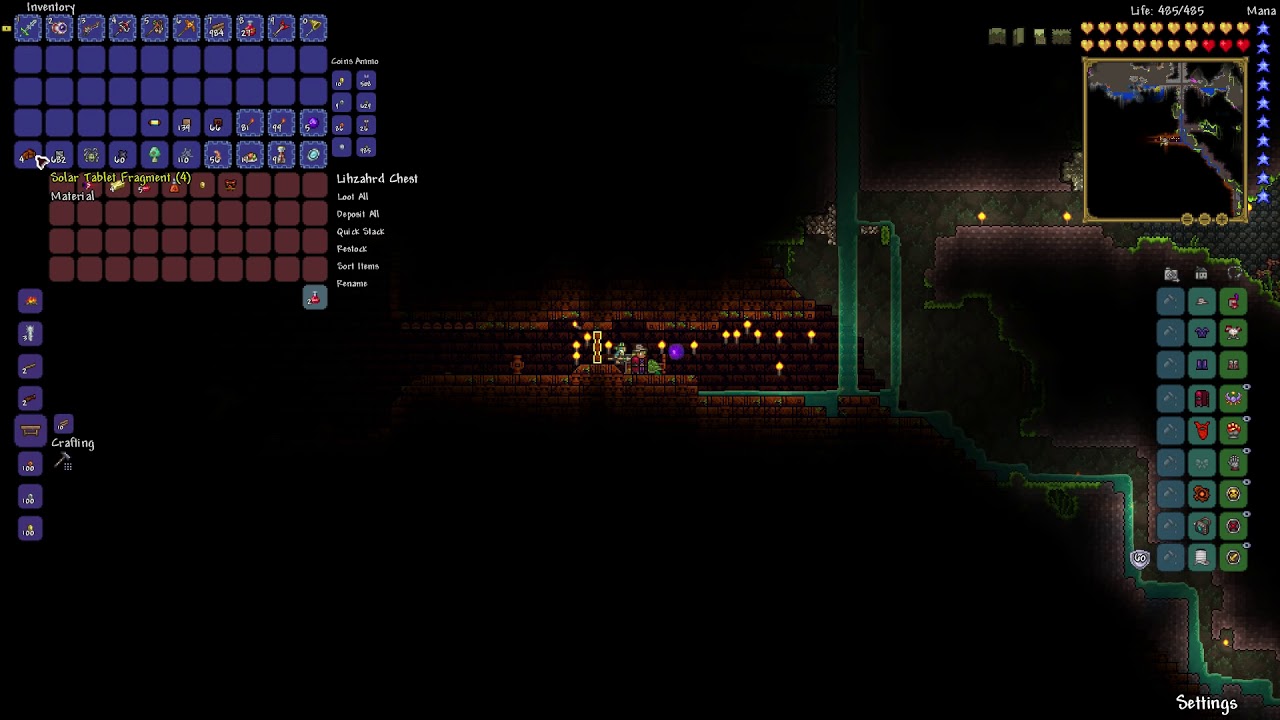Craft the work bench recipe
The height and width of the screenshot is (720, 1280).
pos(30,432)
